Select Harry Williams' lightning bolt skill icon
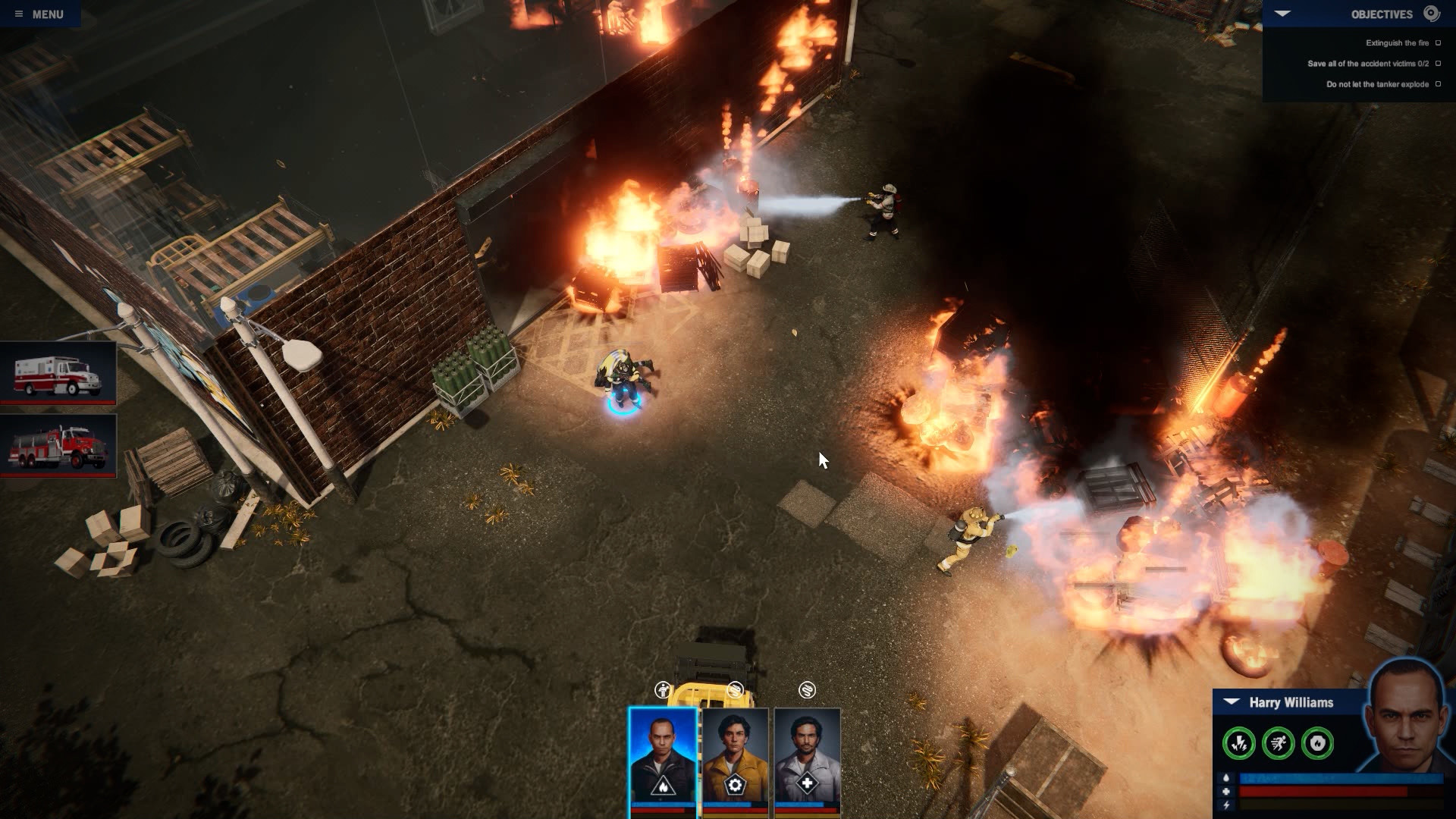 tap(1239, 743)
